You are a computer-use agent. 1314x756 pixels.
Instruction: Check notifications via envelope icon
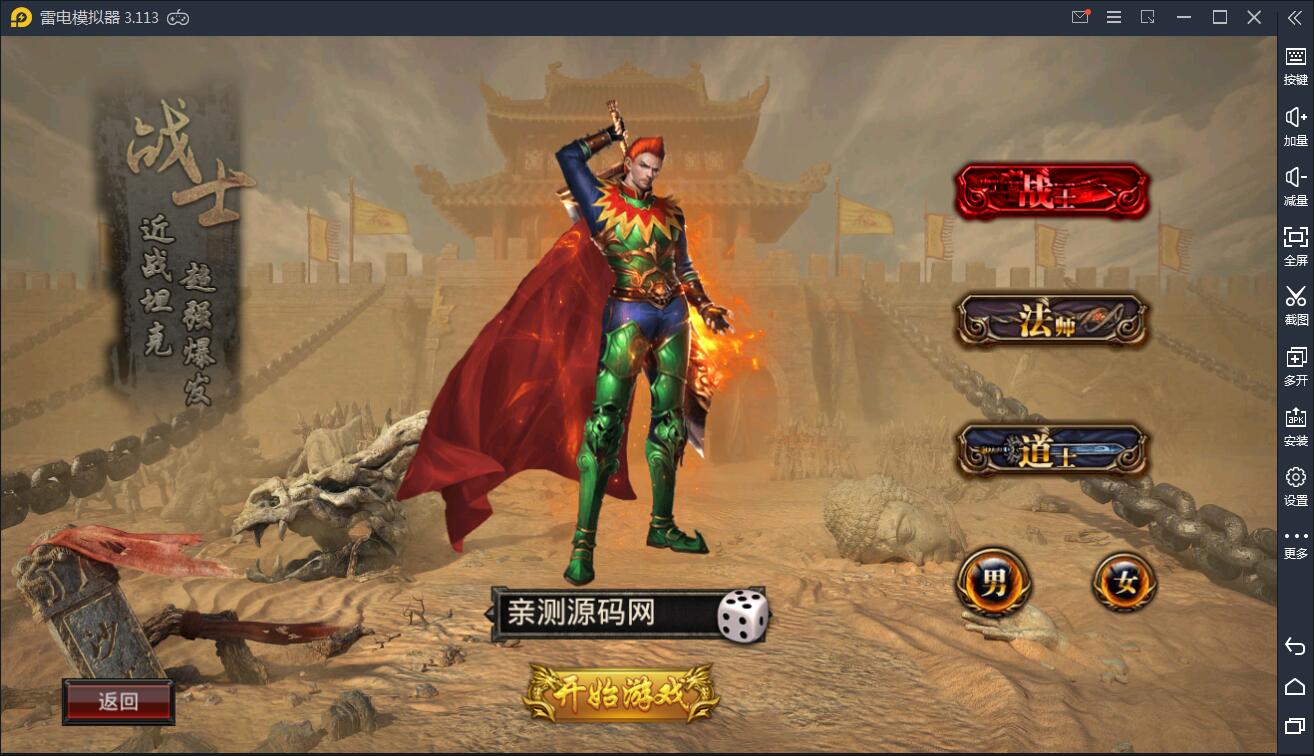pos(1079,17)
